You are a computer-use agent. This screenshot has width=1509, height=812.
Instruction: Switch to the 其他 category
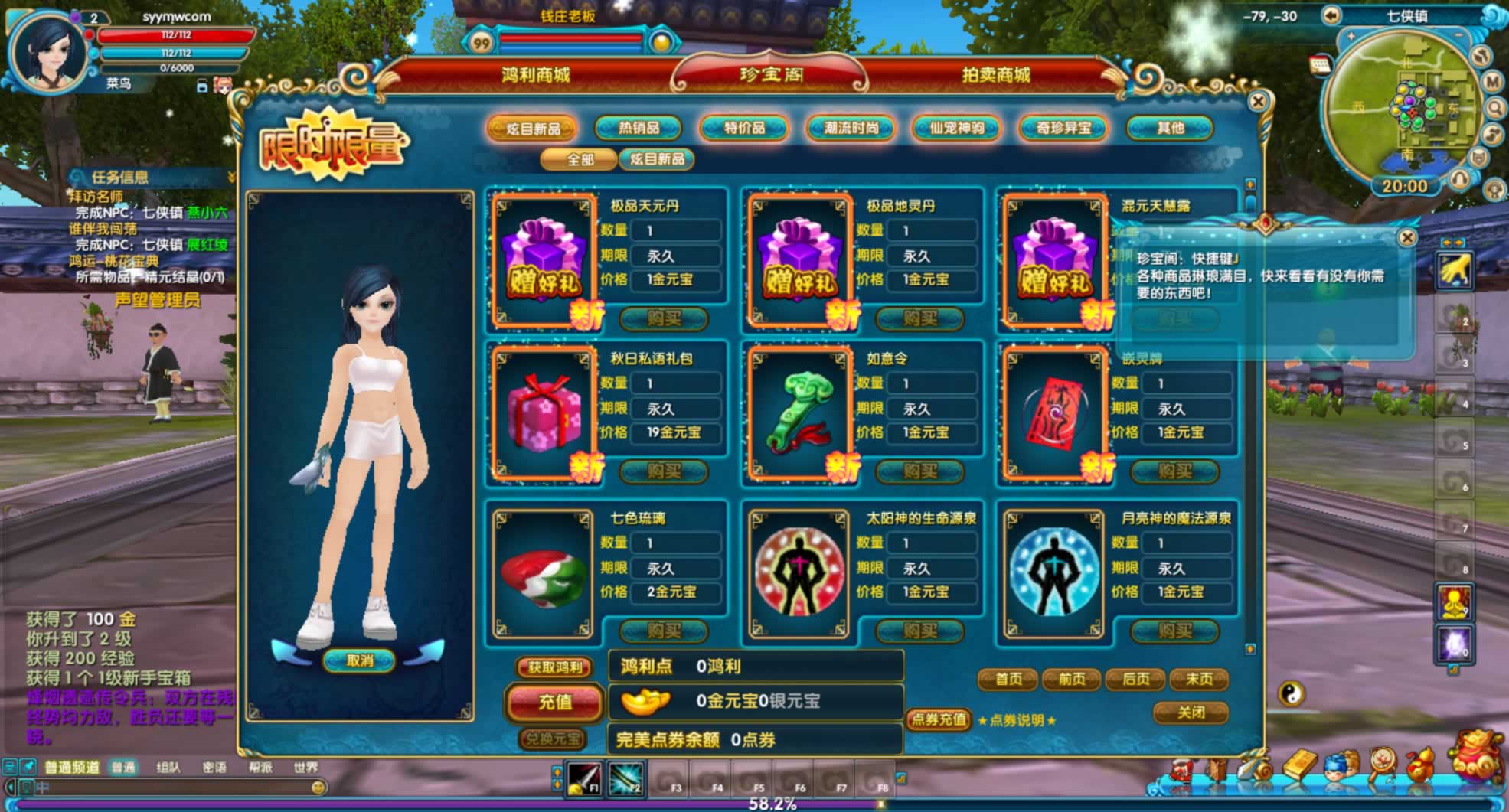[1170, 128]
